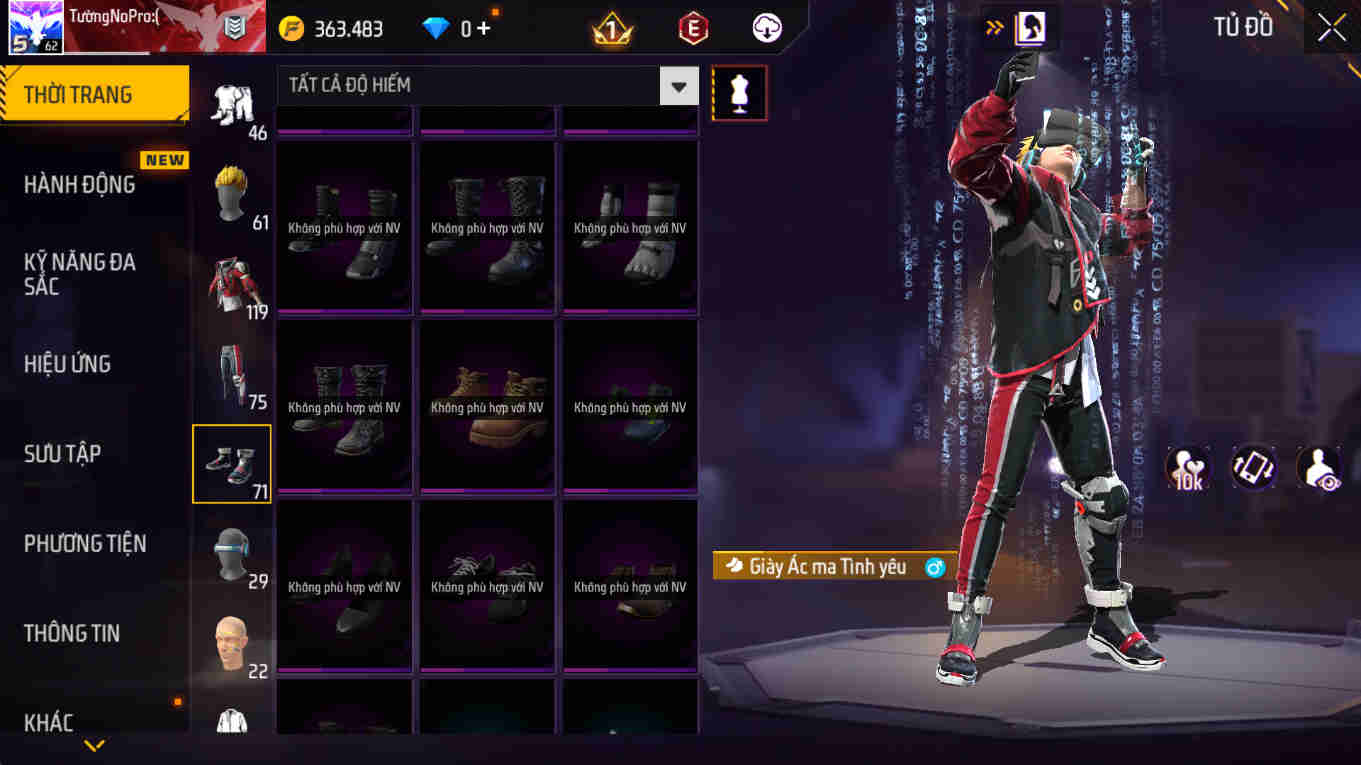Viewport: 1361px width, 765px height.
Task: Toggle the character preview eye icon
Action: pos(1318,467)
